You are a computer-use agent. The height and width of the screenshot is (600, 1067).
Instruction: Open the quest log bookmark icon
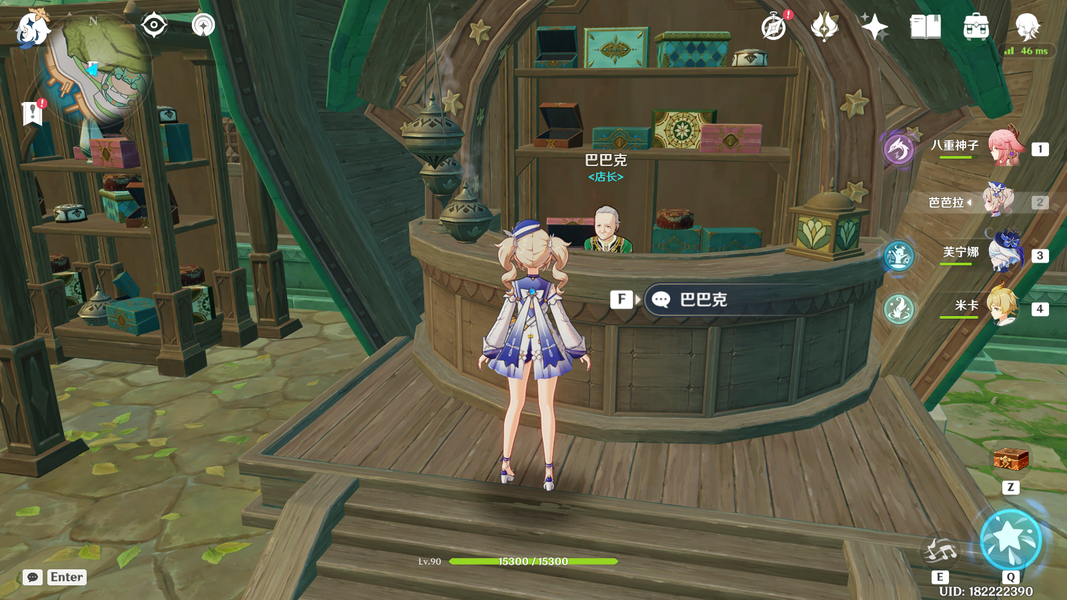click(32, 113)
